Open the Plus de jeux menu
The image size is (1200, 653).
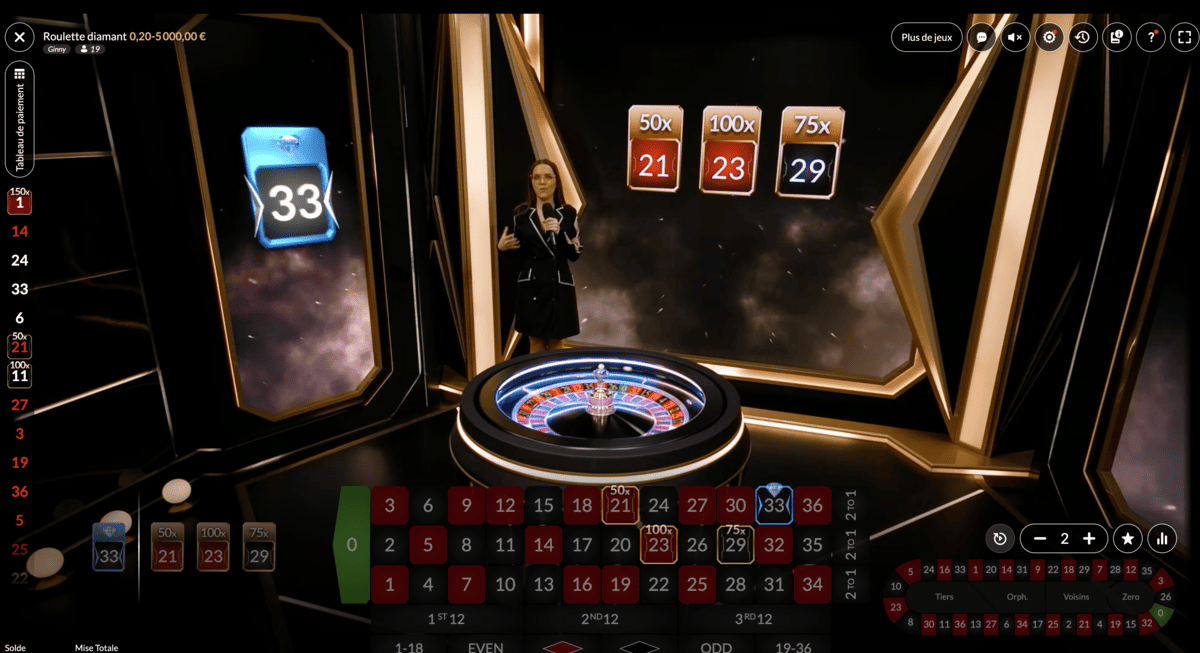click(926, 38)
